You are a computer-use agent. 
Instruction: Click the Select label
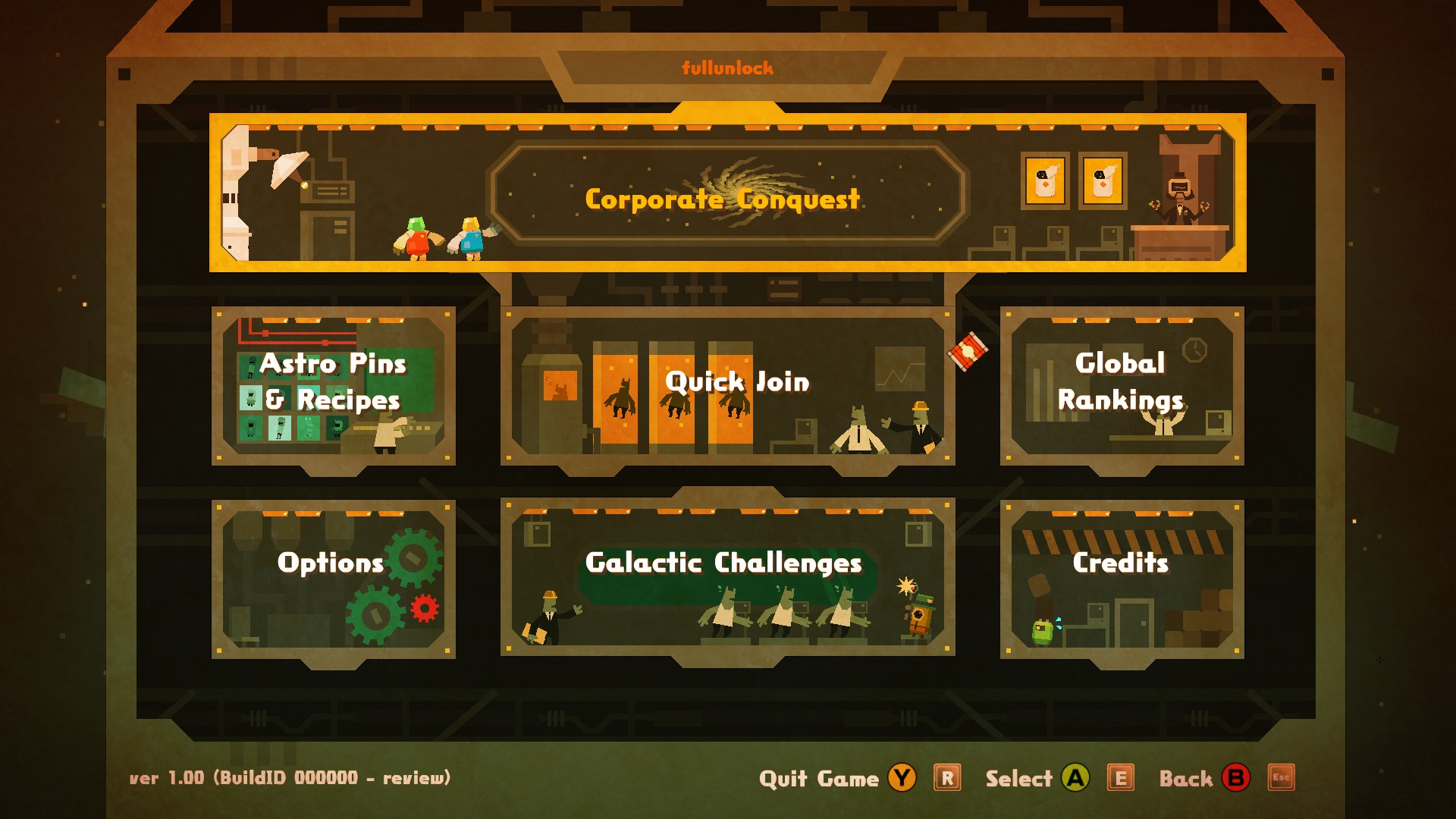pos(1018,779)
